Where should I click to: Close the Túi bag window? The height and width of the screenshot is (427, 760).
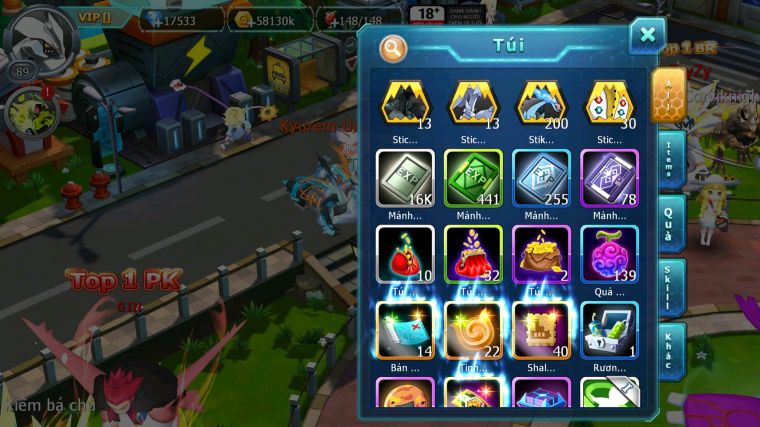[647, 35]
